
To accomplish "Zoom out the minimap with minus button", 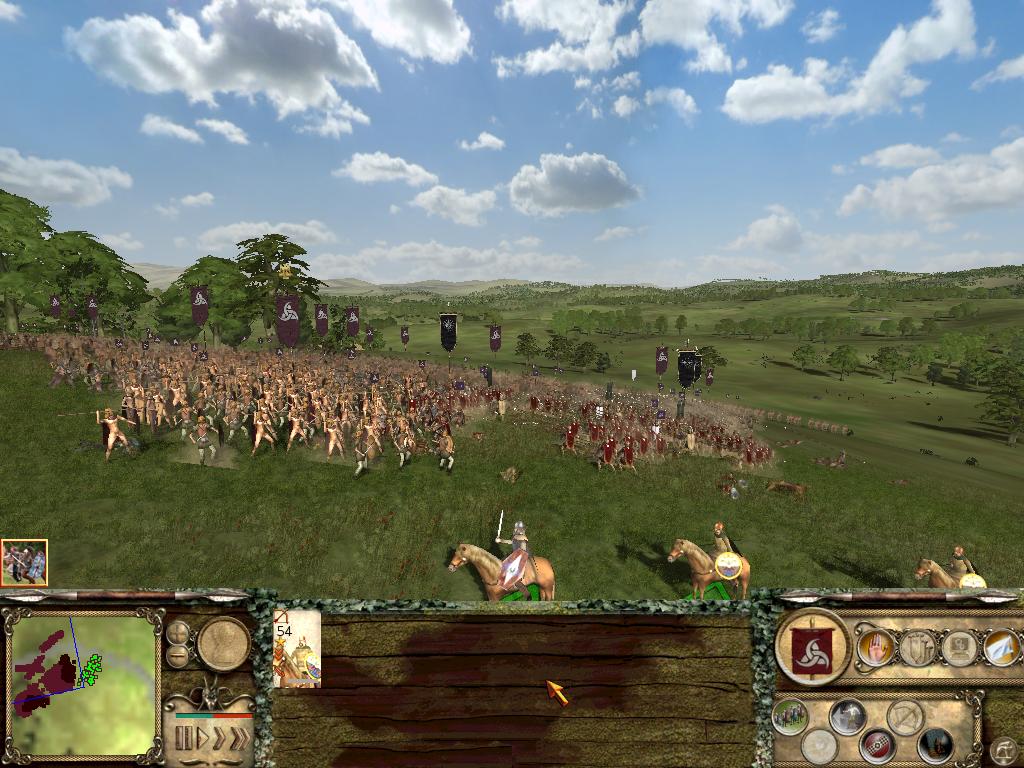I will point(178,656).
